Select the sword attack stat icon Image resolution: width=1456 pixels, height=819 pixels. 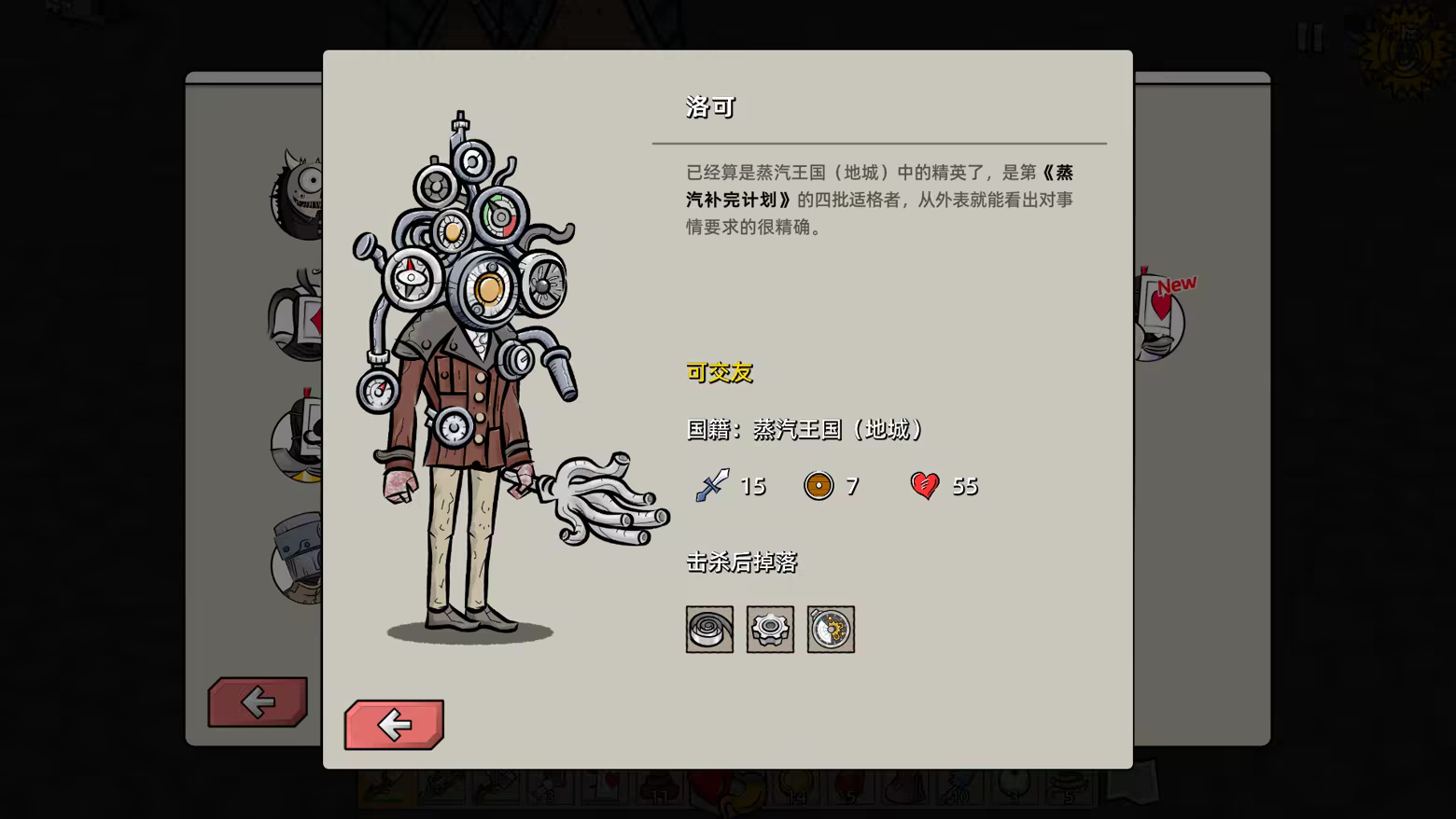pyautogui.click(x=709, y=486)
